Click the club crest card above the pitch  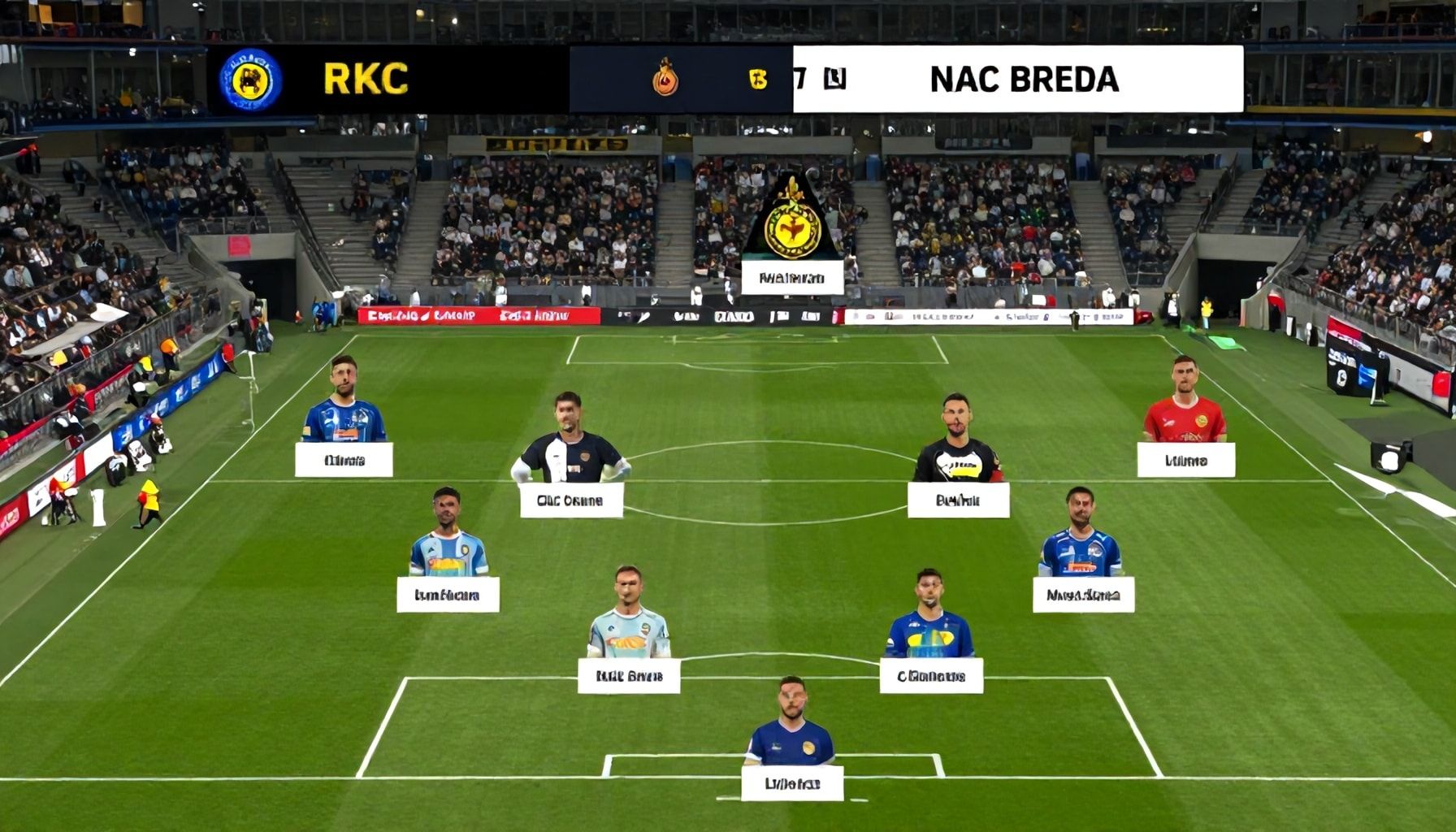point(792,232)
